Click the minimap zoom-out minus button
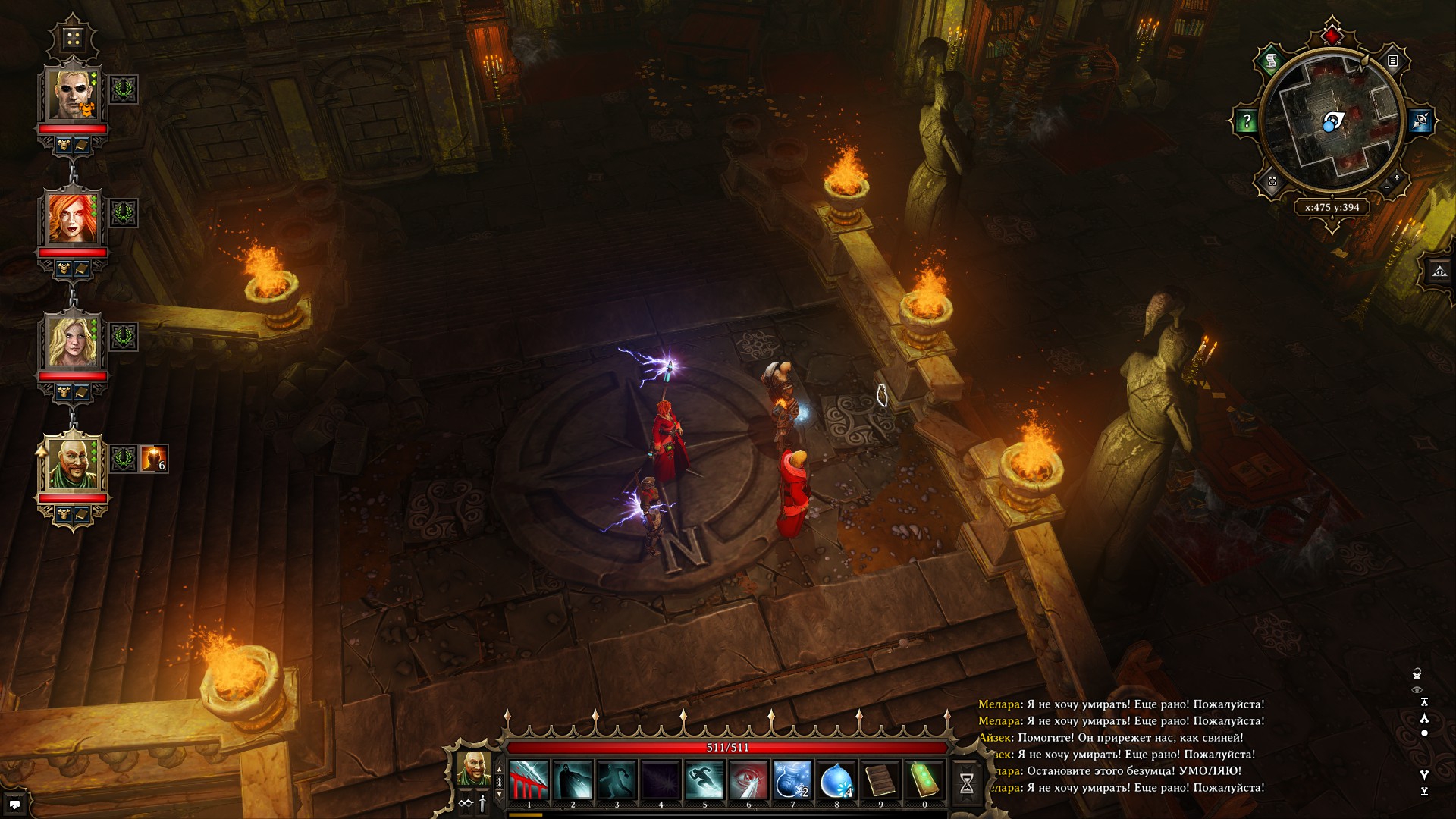Screen dimensions: 1456x819 pyautogui.click(x=1387, y=187)
